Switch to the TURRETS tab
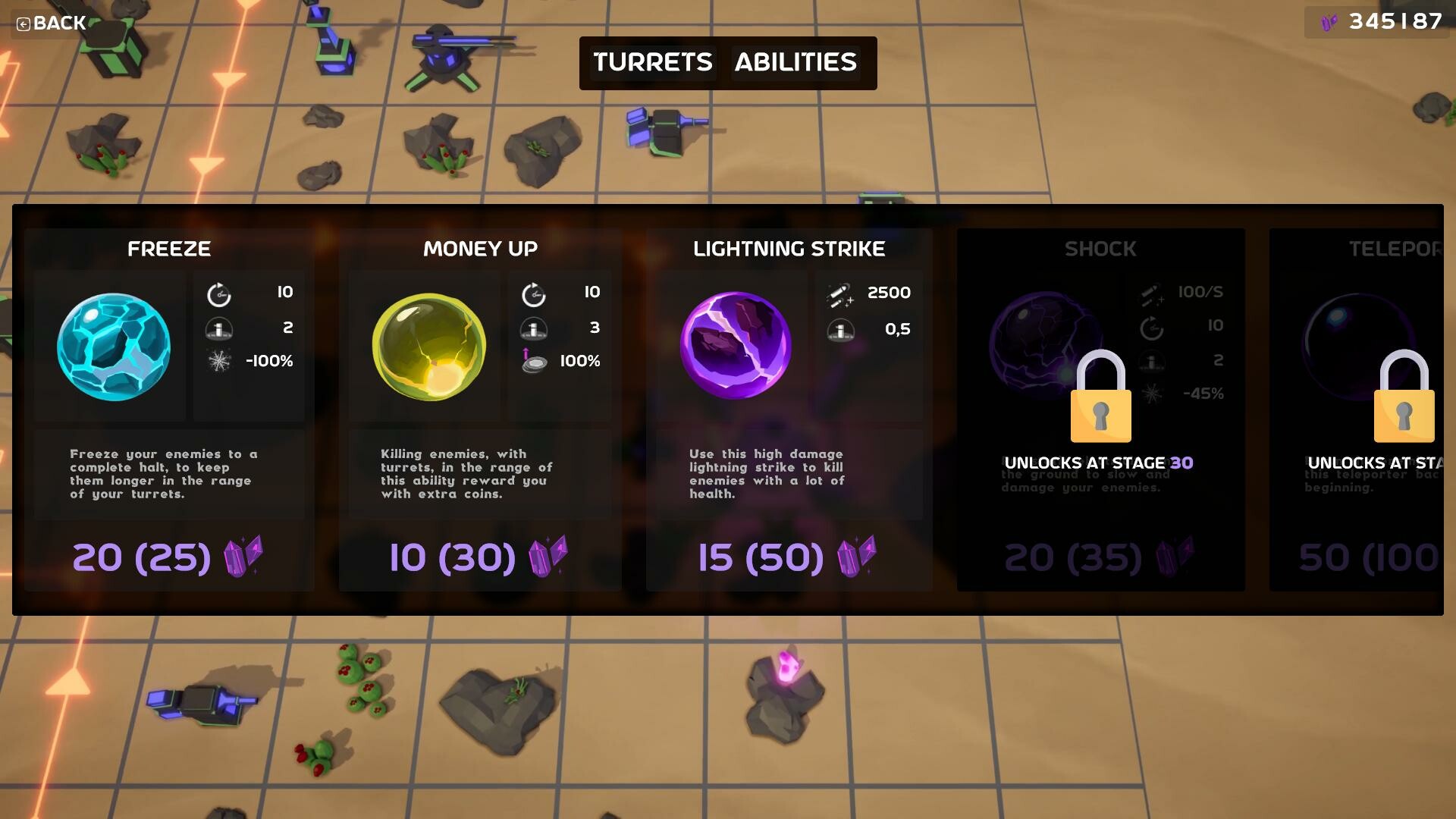Image resolution: width=1456 pixels, height=819 pixels. [652, 63]
